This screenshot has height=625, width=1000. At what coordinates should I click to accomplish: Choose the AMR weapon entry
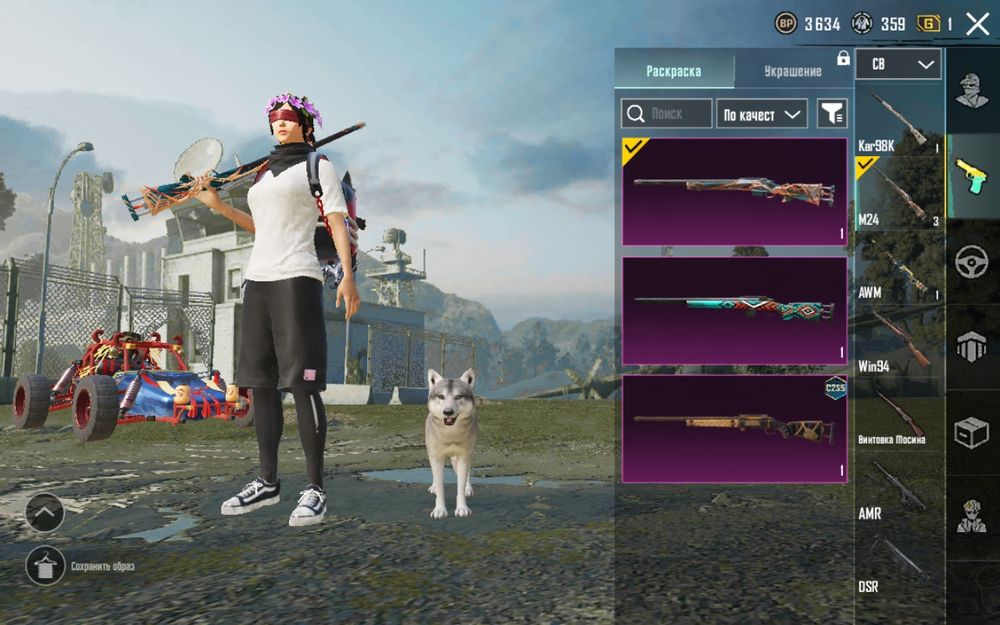coord(899,488)
